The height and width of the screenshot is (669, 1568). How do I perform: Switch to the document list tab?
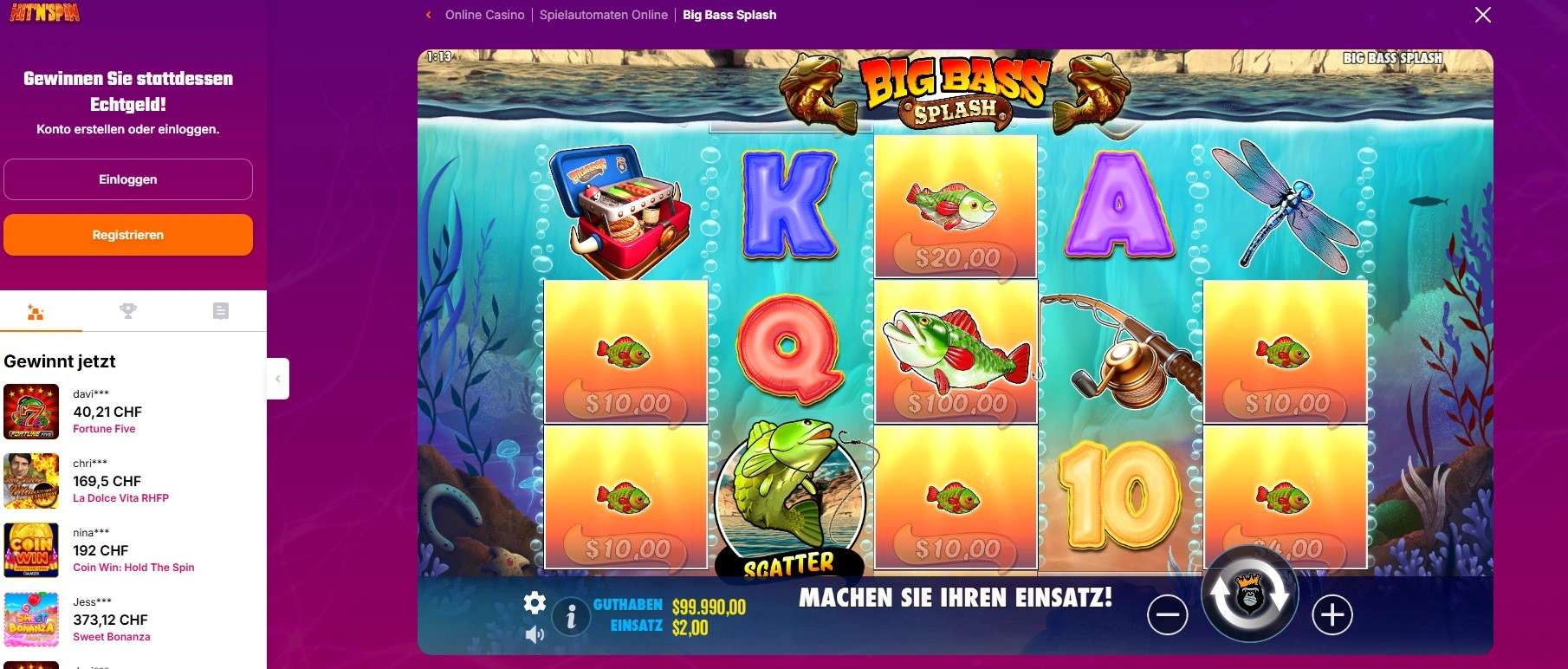221,311
